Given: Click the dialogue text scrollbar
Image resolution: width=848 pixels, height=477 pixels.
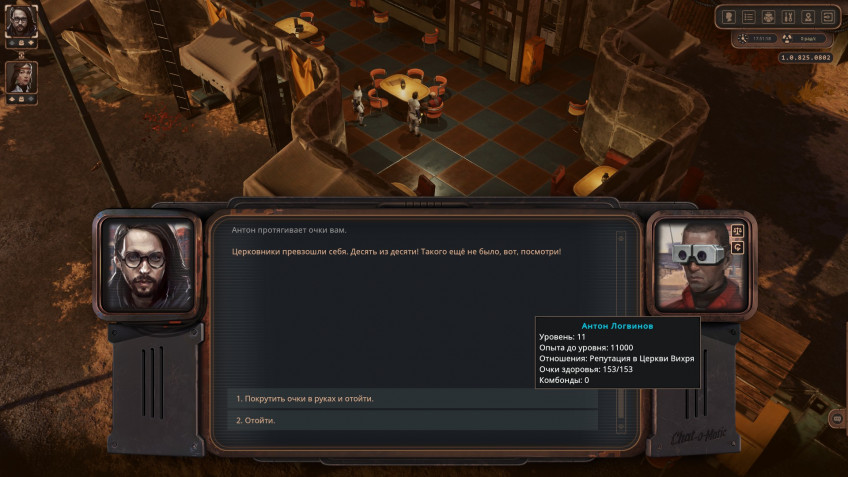Looking at the screenshot, I should [620, 300].
